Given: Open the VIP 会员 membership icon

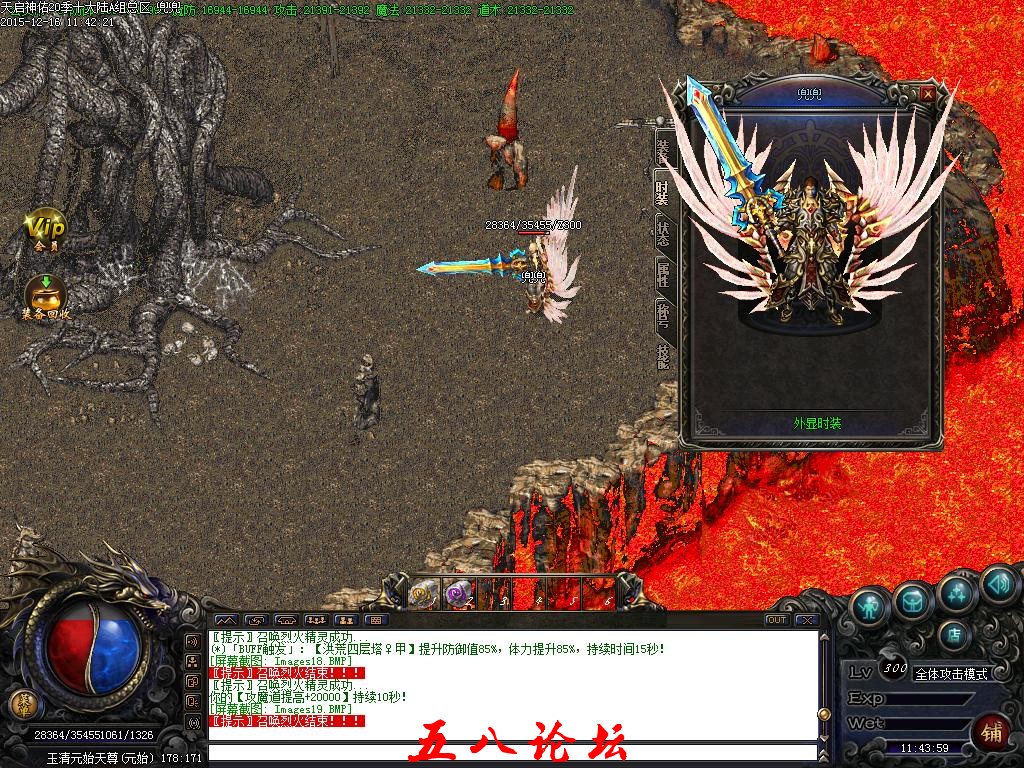Looking at the screenshot, I should click(45, 229).
